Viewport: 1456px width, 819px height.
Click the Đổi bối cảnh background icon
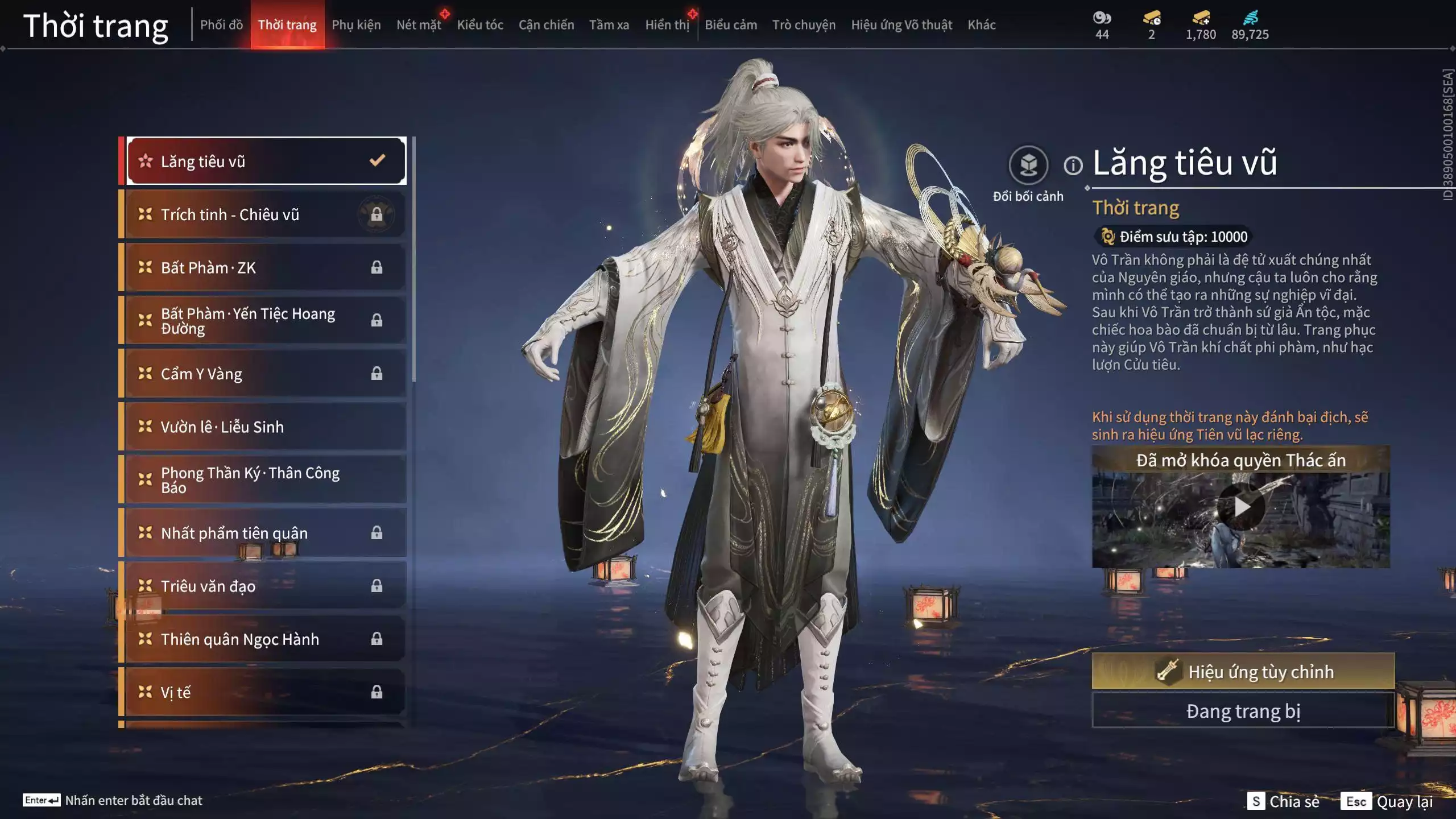click(1028, 166)
